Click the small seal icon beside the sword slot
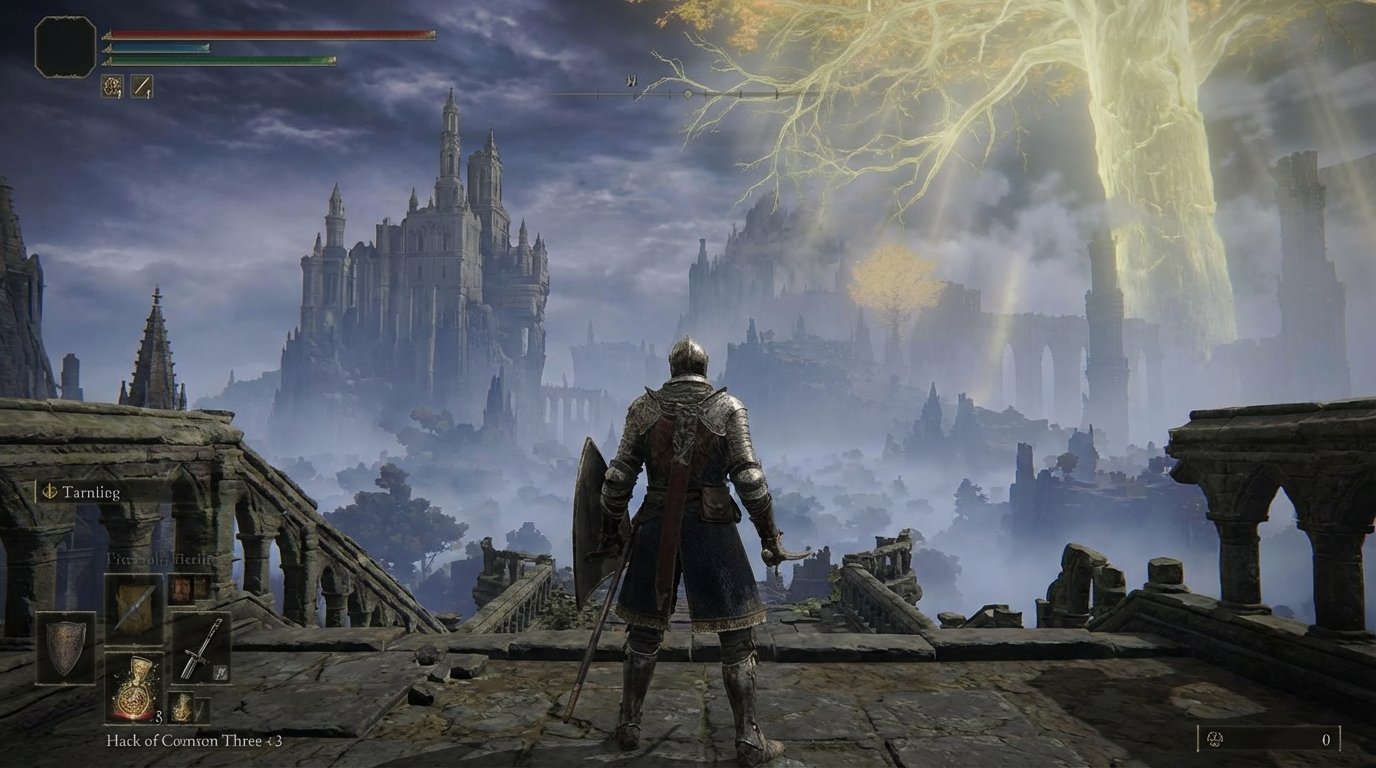Viewport: 1376px width, 768px height. coord(222,672)
